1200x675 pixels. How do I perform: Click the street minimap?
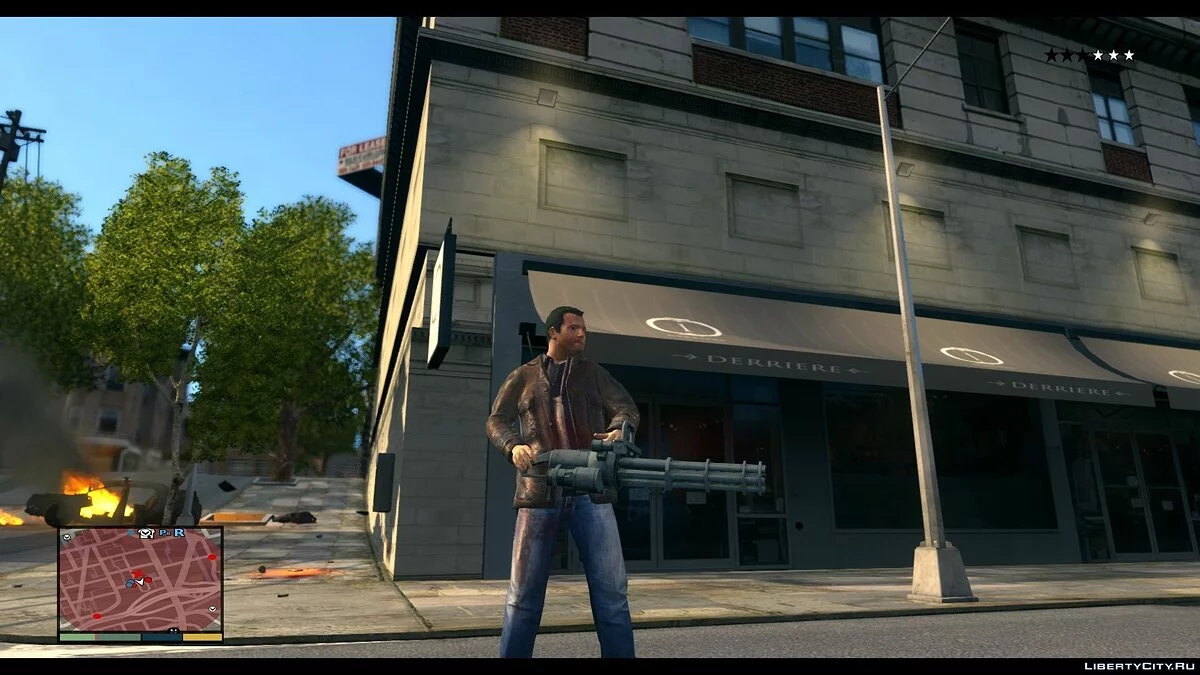coord(139,583)
